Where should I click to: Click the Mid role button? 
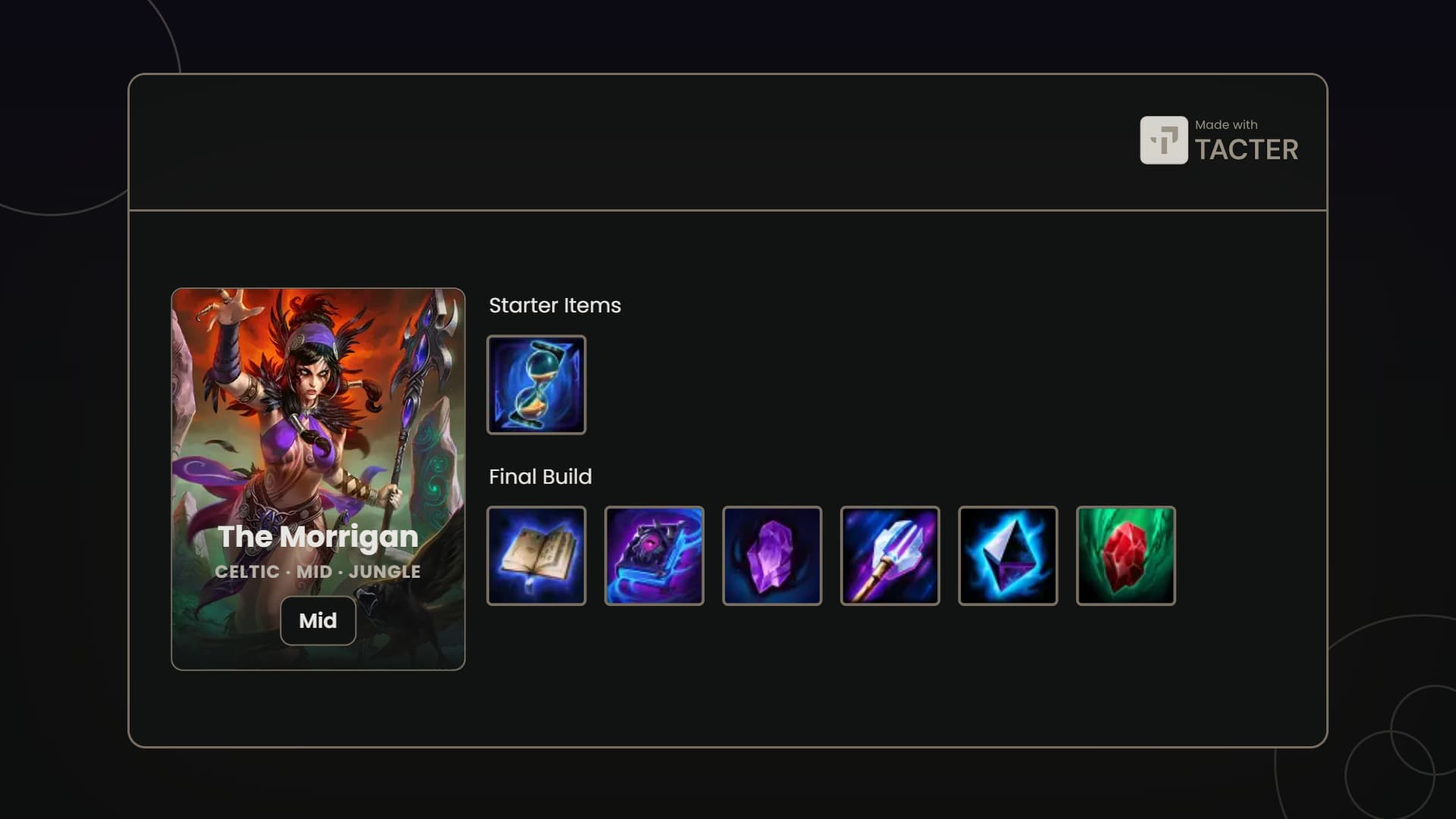pos(318,620)
